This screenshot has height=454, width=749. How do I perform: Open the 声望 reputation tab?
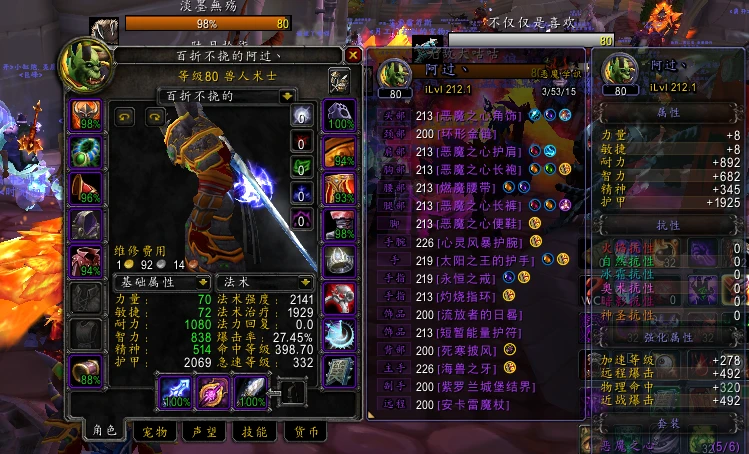pos(205,431)
